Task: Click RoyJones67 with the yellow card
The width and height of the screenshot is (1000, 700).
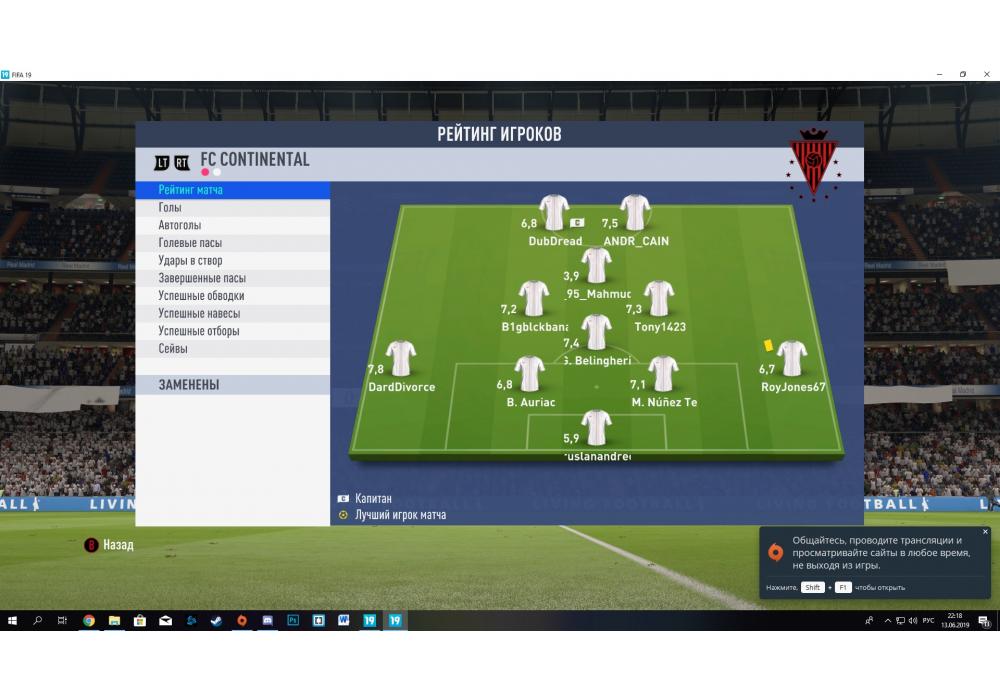Action: pyautogui.click(x=792, y=359)
